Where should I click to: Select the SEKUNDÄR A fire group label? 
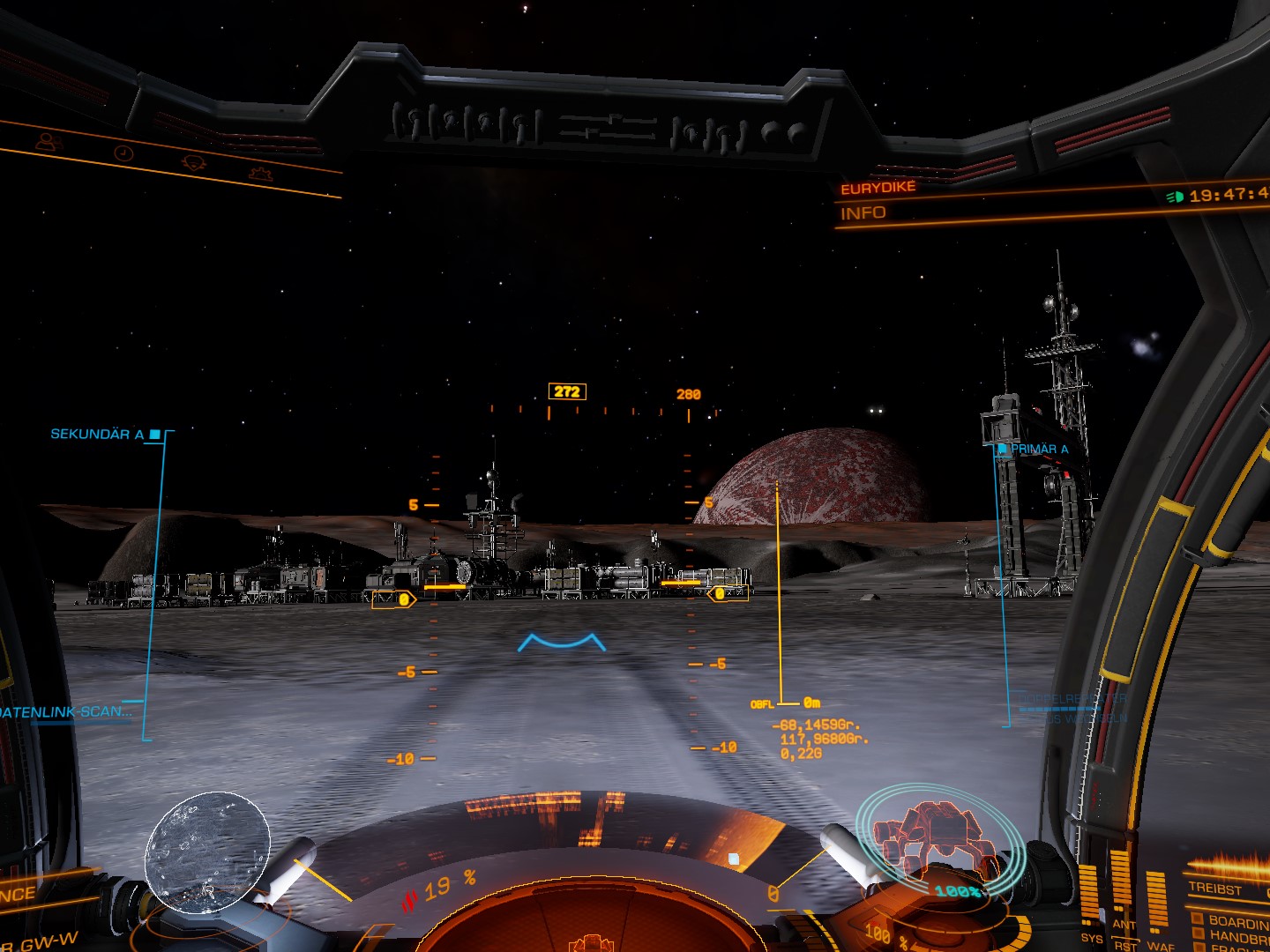coord(97,434)
